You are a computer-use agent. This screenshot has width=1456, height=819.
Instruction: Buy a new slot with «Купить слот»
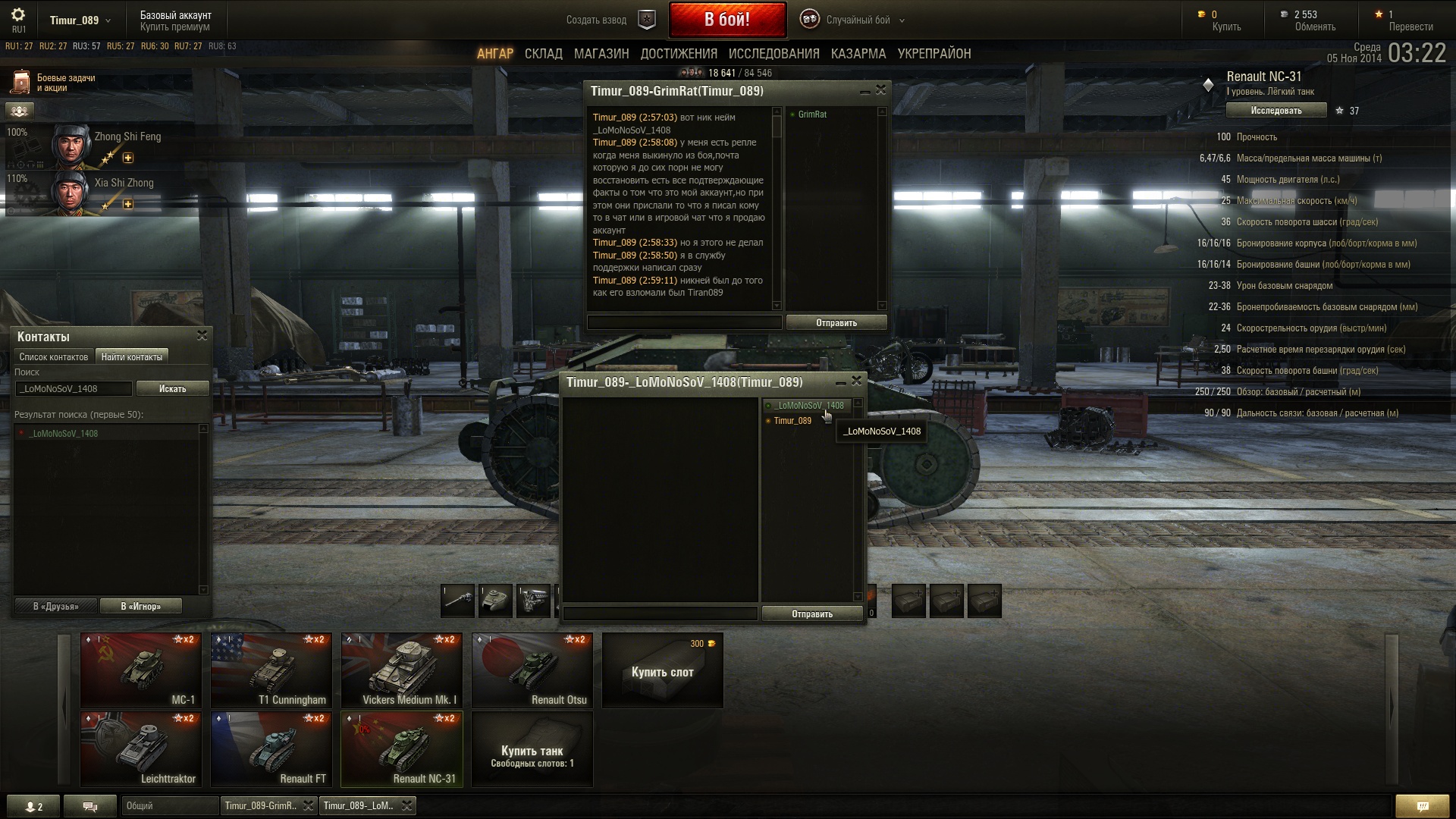[x=662, y=671]
